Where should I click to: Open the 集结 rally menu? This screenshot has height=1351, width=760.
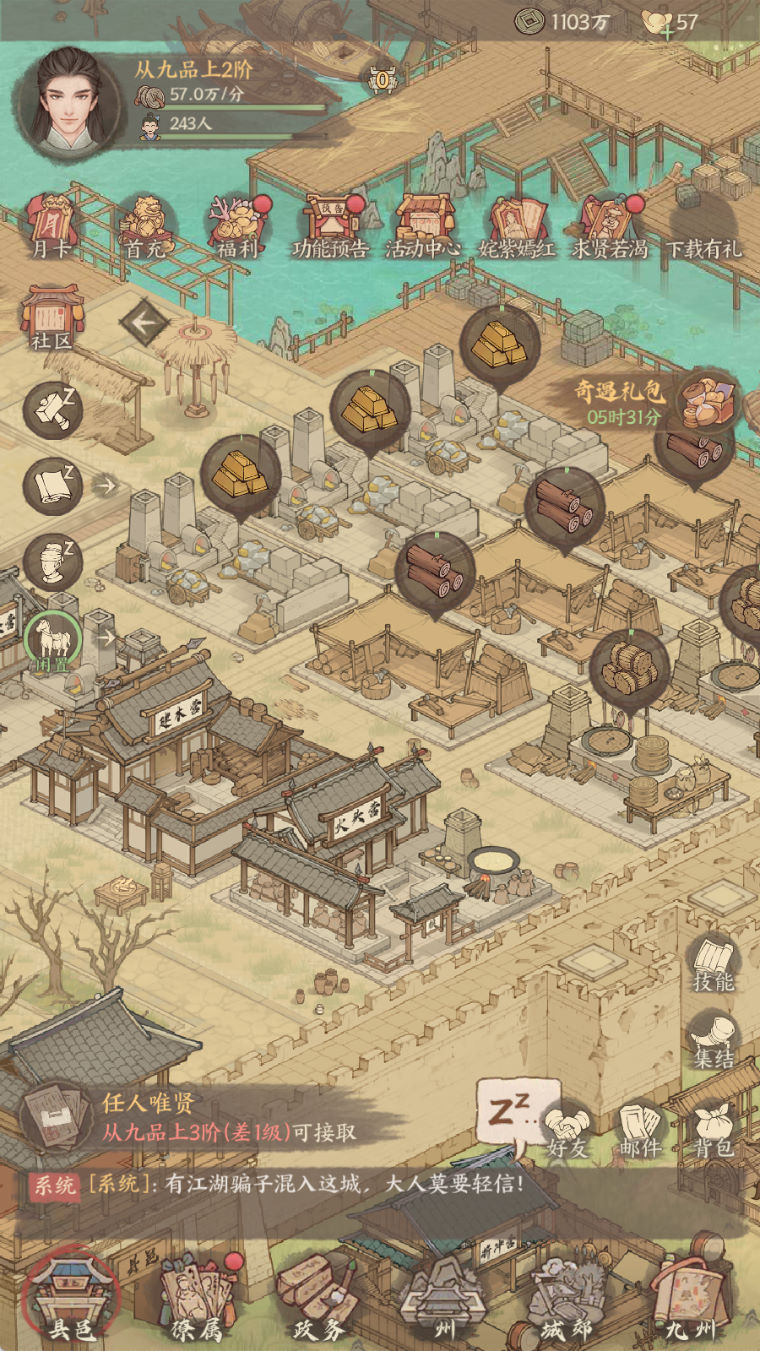coord(714,1040)
